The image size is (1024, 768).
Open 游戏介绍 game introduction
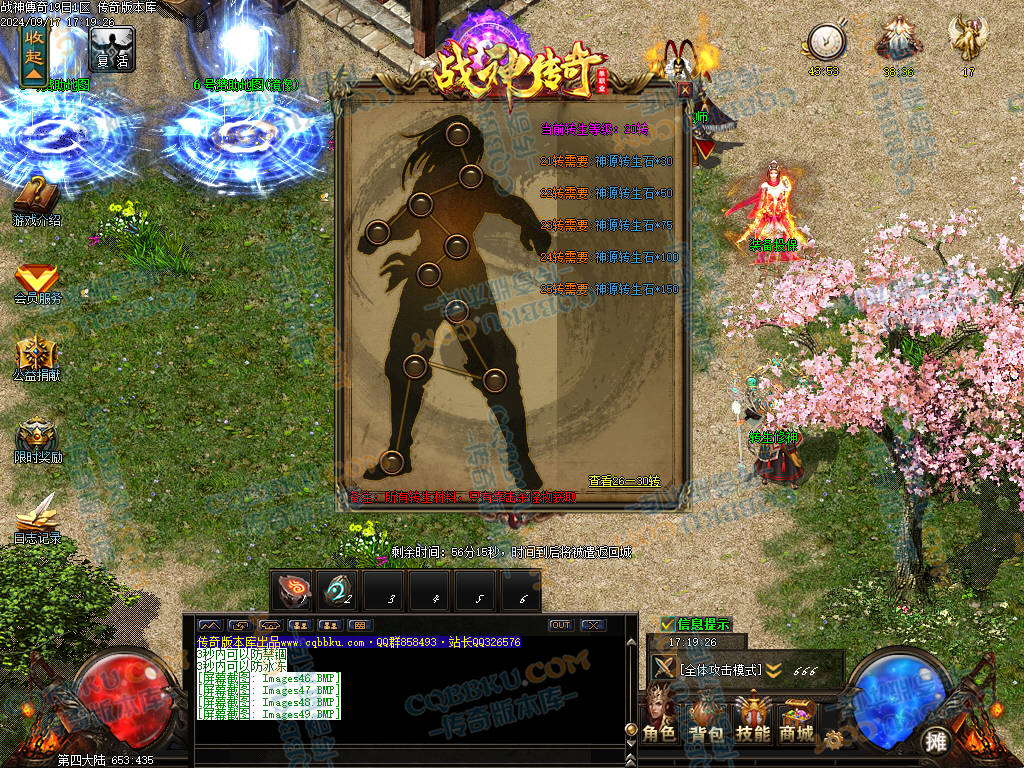point(37,199)
